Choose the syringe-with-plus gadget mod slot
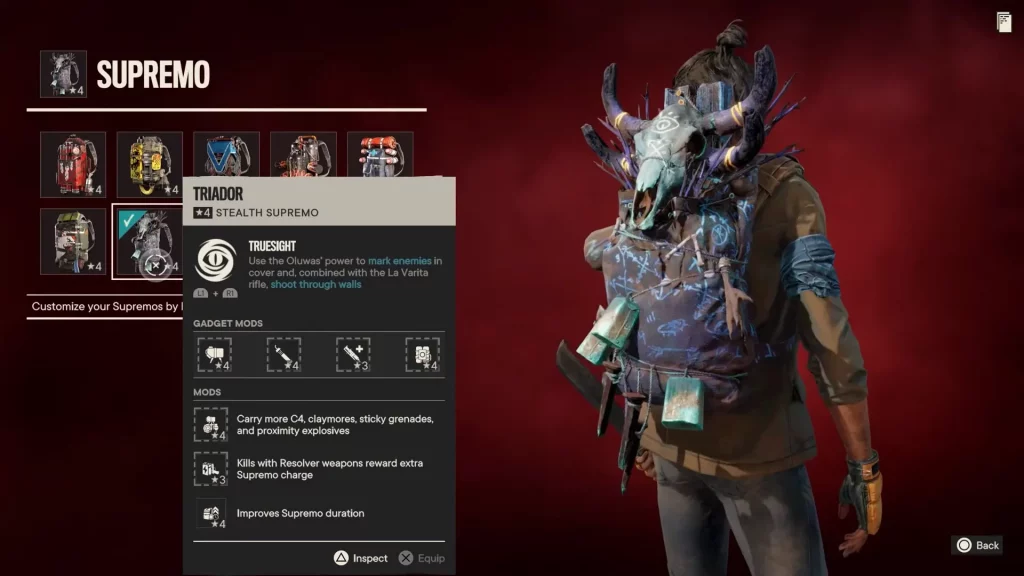 point(353,354)
